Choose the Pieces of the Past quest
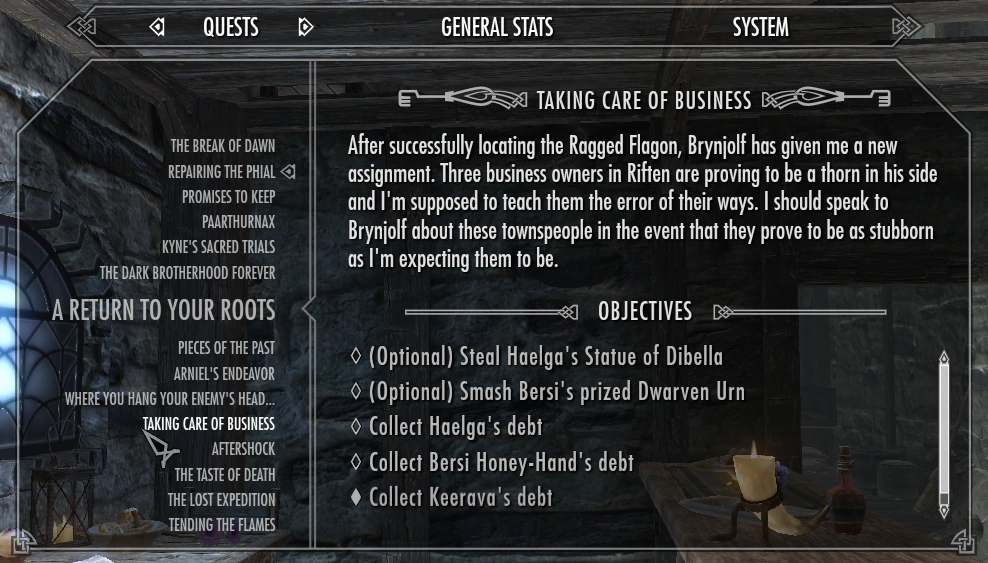The width and height of the screenshot is (988, 563). tap(226, 348)
